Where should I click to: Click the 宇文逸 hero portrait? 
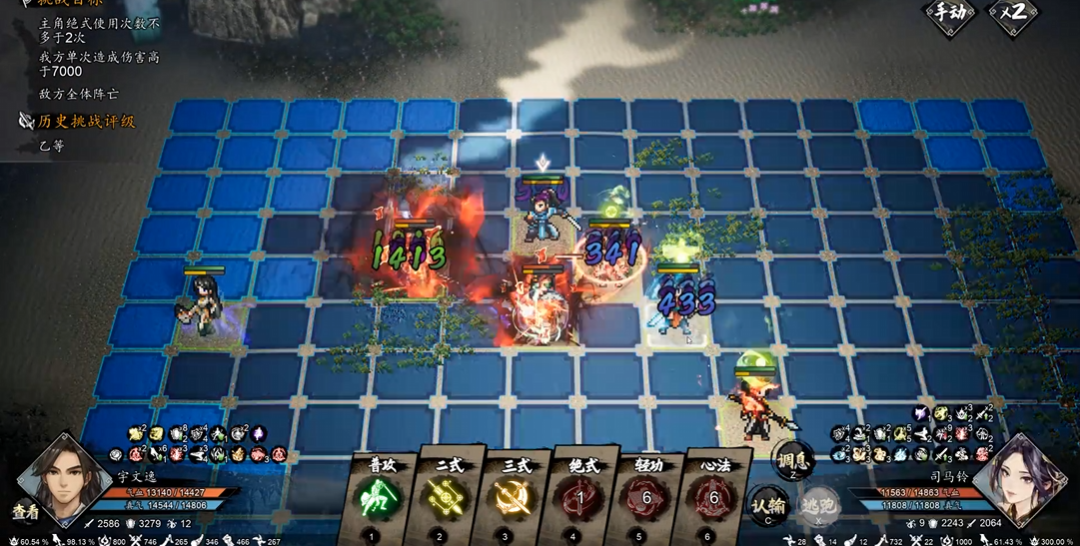tap(68, 480)
